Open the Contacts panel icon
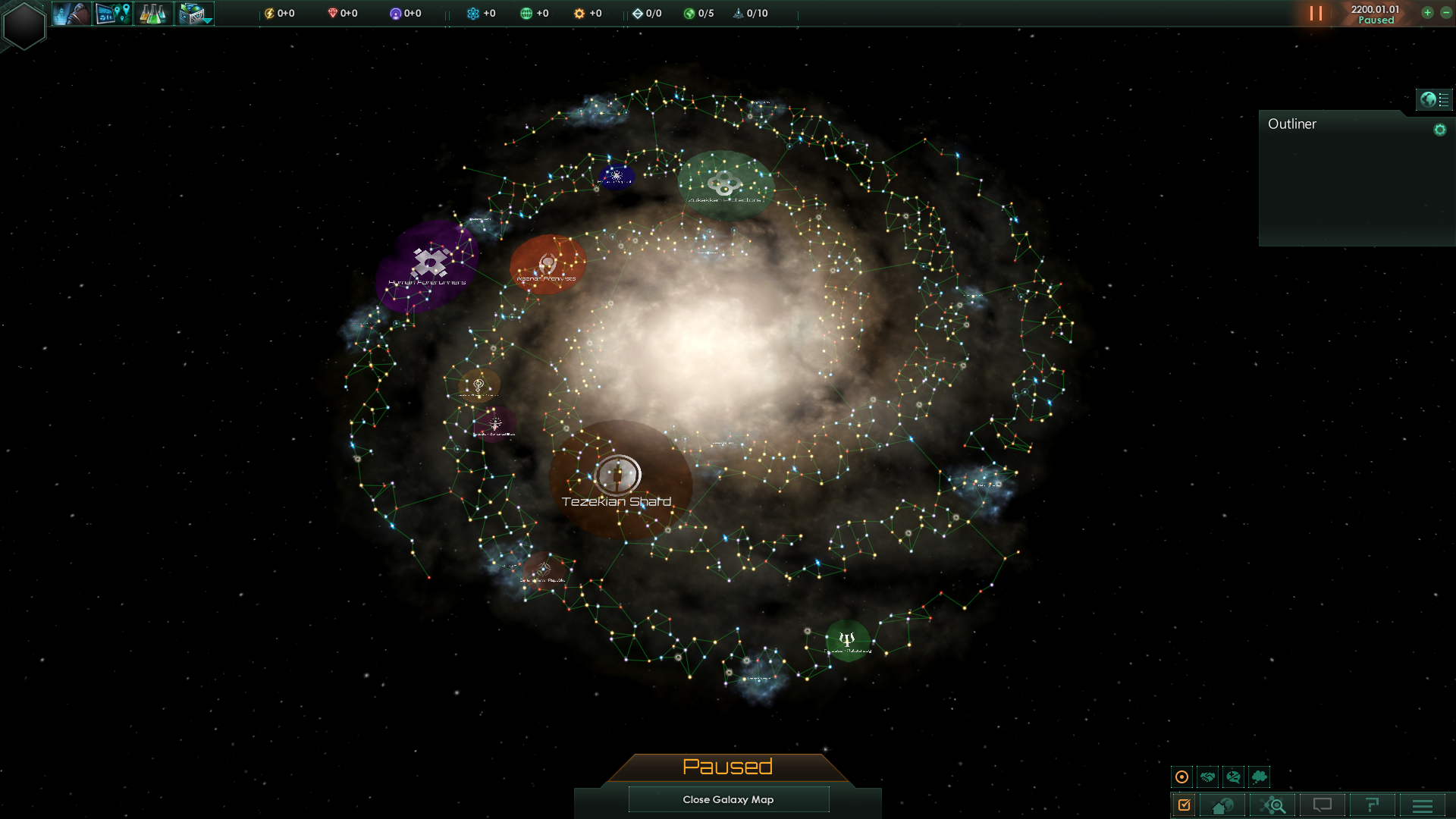The width and height of the screenshot is (1456, 819). point(72,13)
